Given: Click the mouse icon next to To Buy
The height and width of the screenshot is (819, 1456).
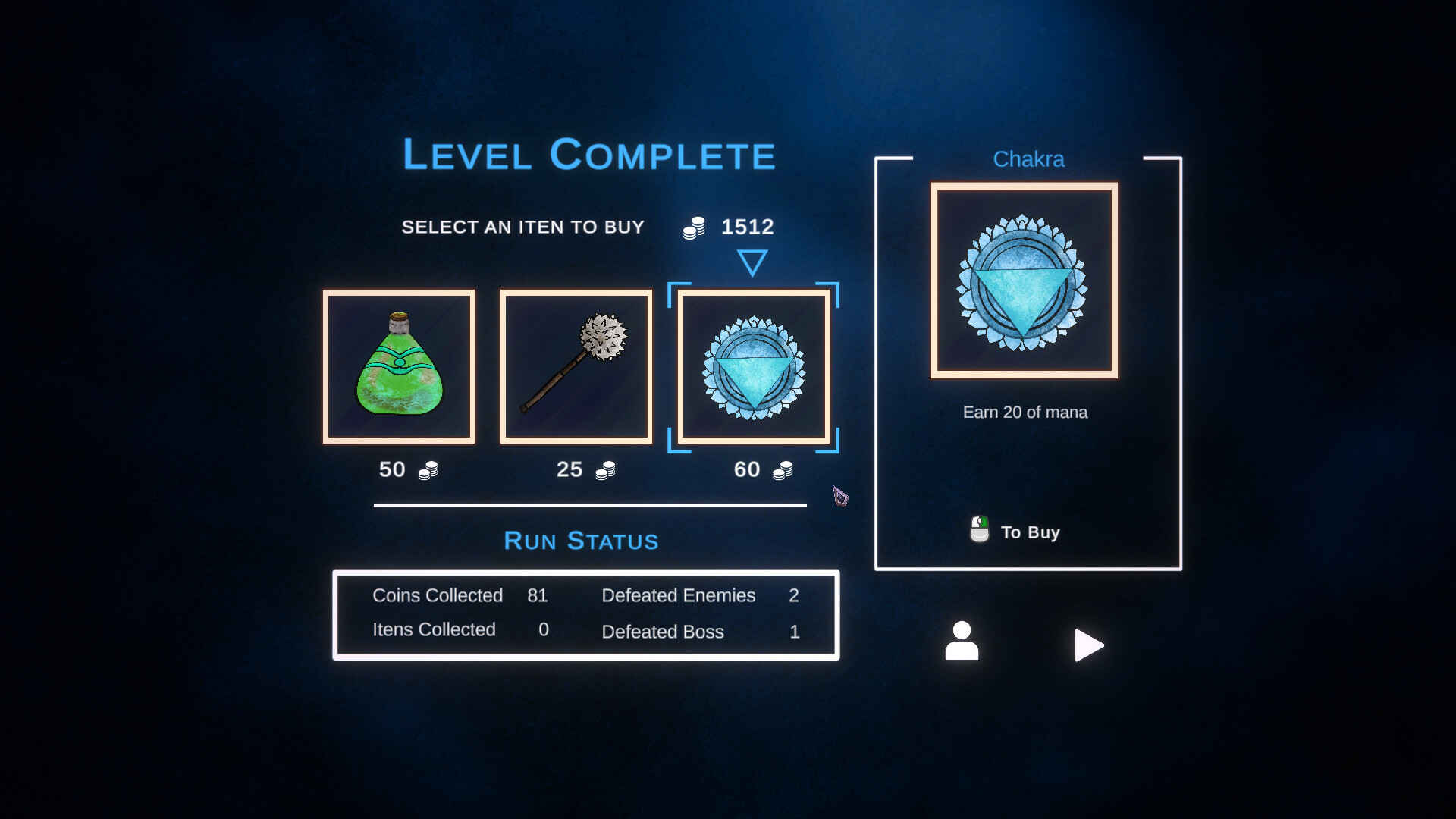Looking at the screenshot, I should coord(979,529).
